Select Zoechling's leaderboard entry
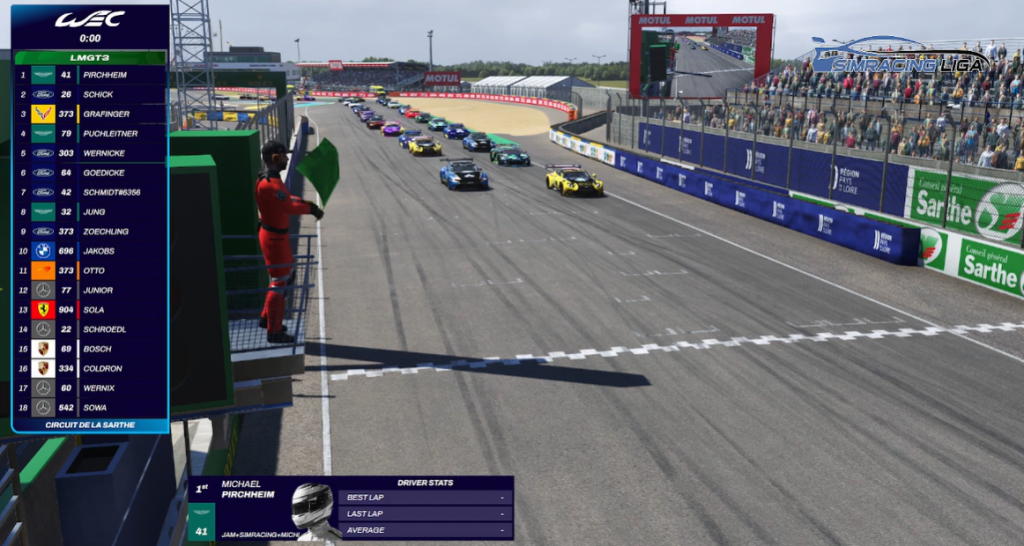The image size is (1024, 546). (x=90, y=231)
